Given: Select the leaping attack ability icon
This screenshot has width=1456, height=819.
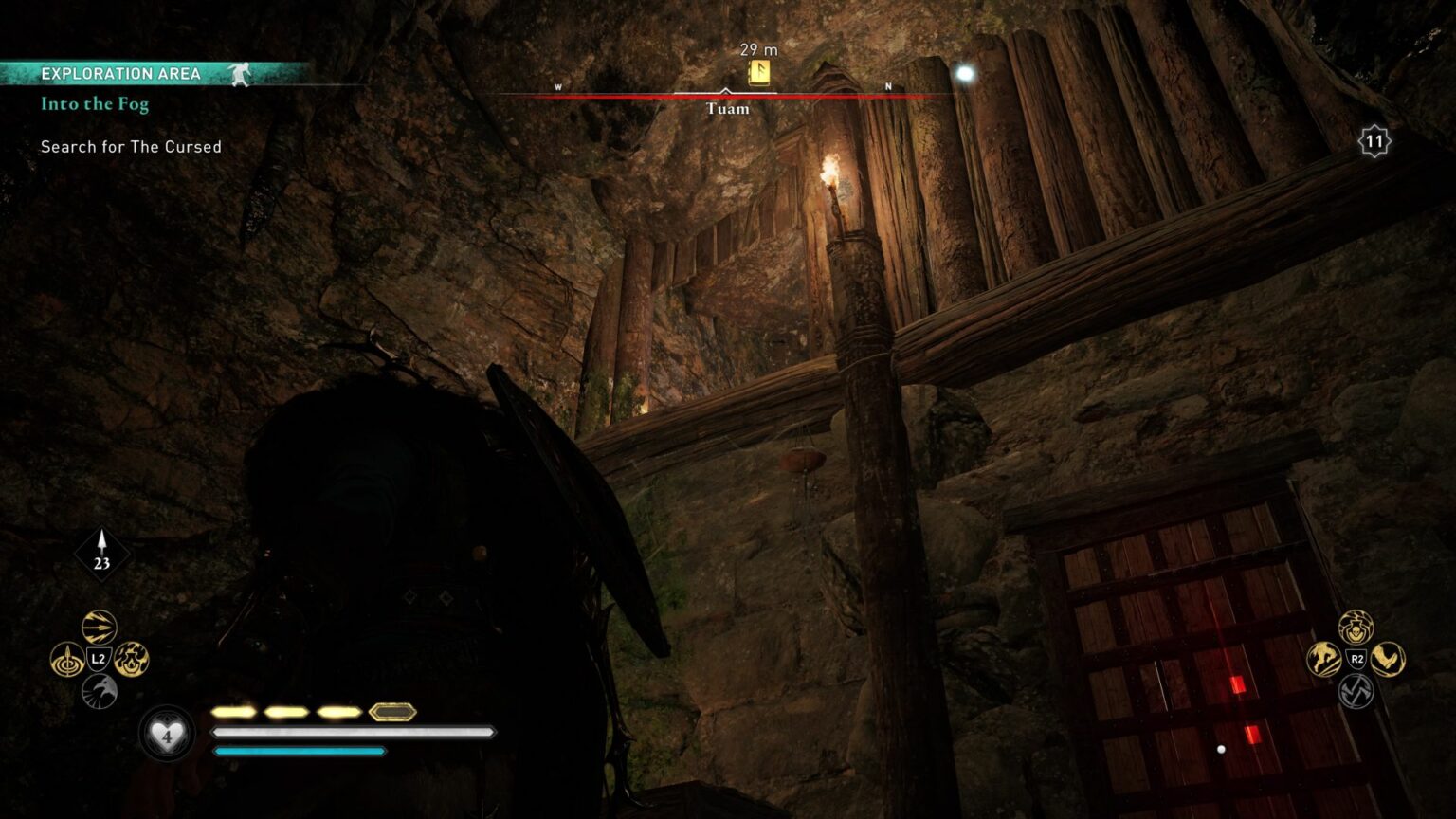Looking at the screenshot, I should pyautogui.click(x=1323, y=659).
